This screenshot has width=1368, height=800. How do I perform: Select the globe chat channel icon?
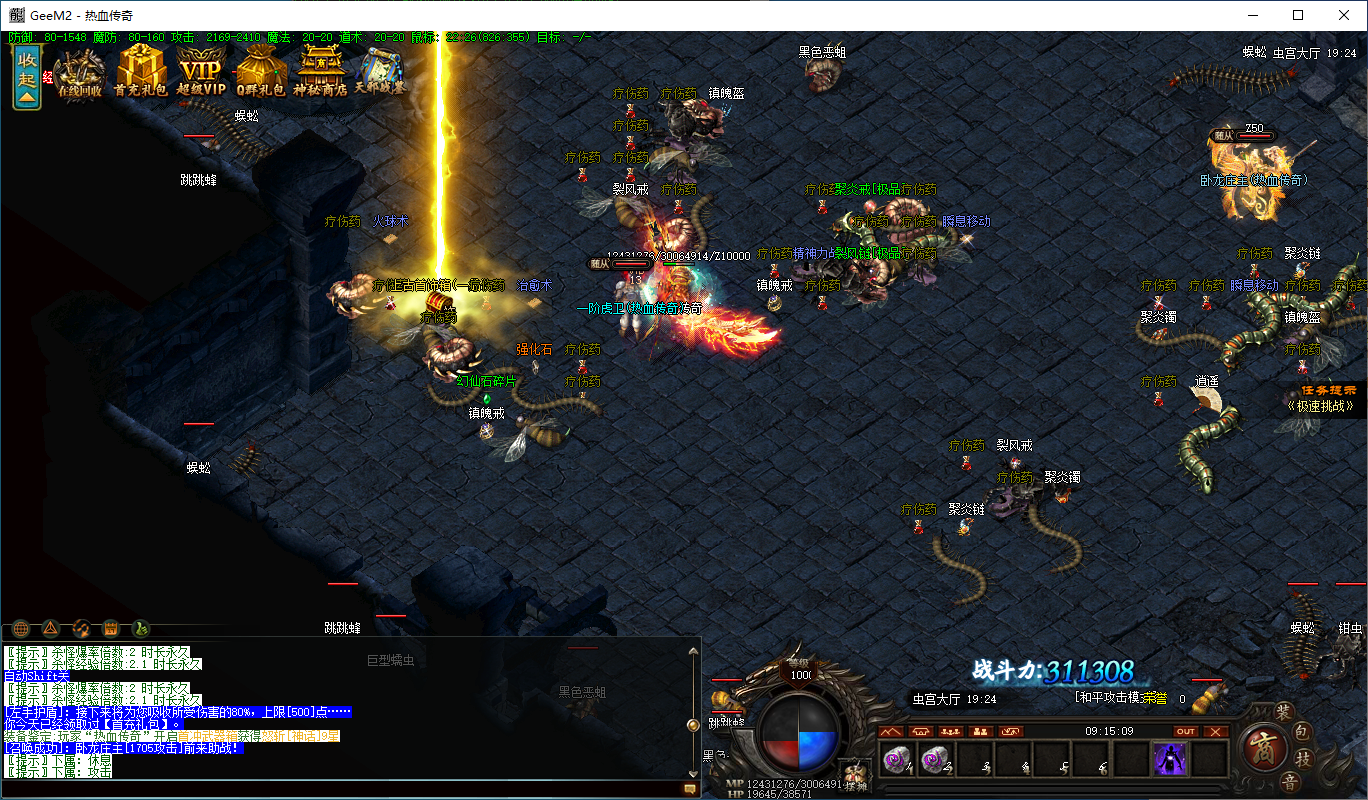[x=20, y=628]
